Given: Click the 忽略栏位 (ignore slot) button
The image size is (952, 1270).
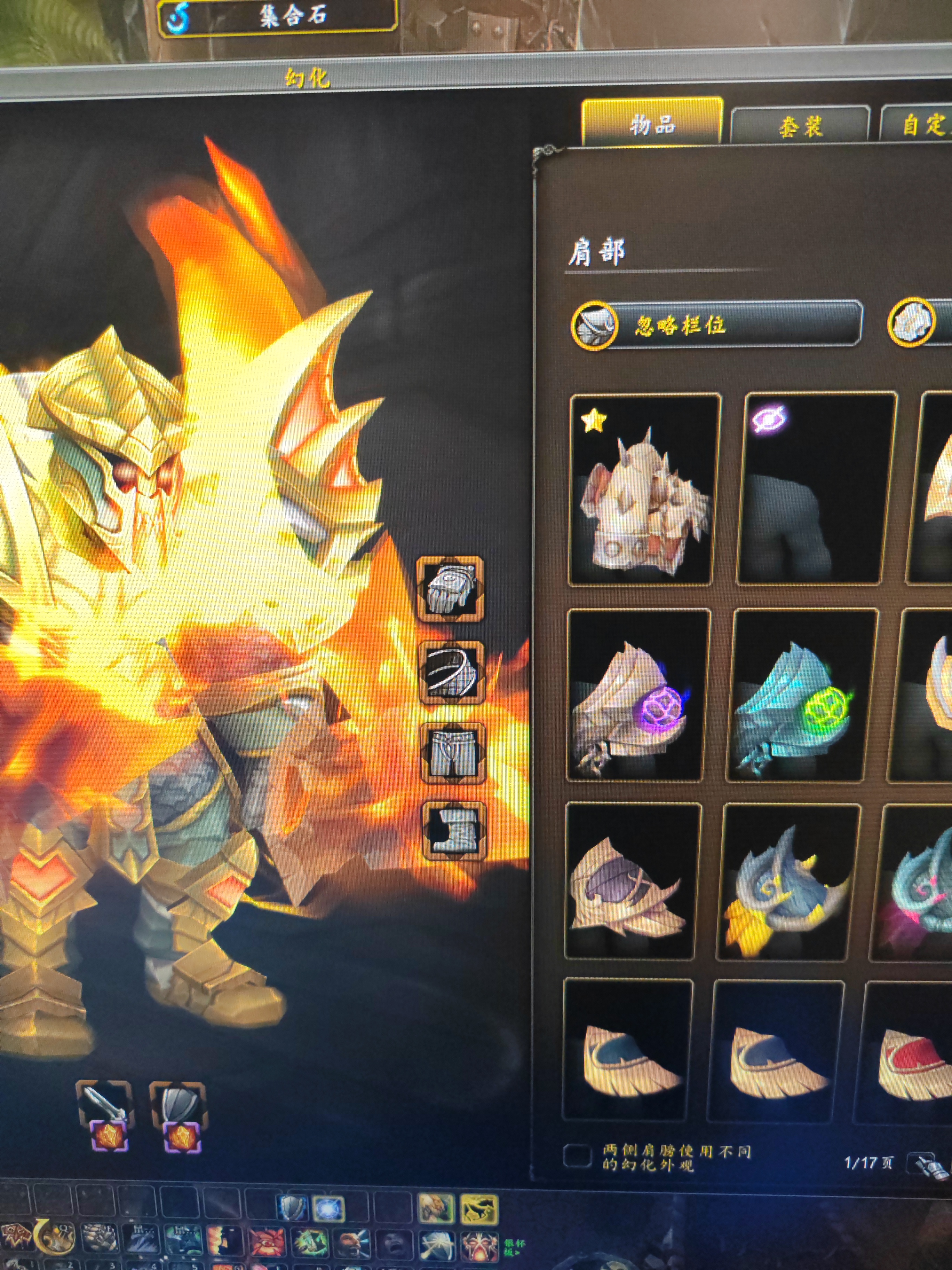Looking at the screenshot, I should tap(717, 325).
